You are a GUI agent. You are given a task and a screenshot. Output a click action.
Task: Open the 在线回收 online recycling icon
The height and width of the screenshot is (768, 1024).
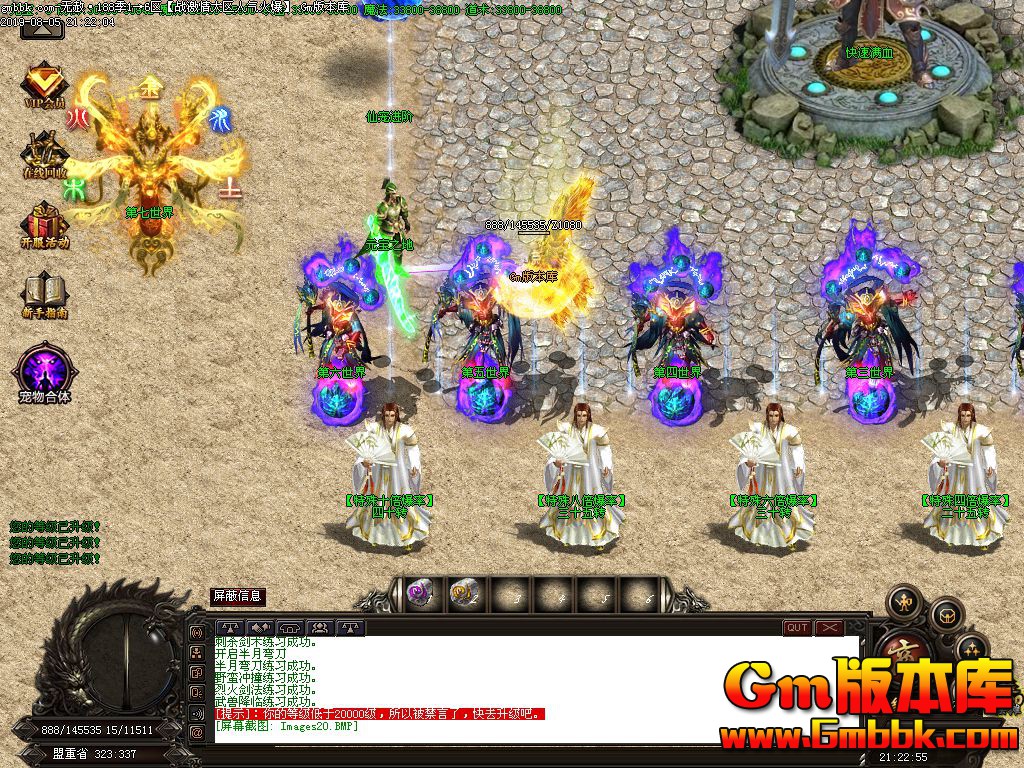tap(45, 153)
